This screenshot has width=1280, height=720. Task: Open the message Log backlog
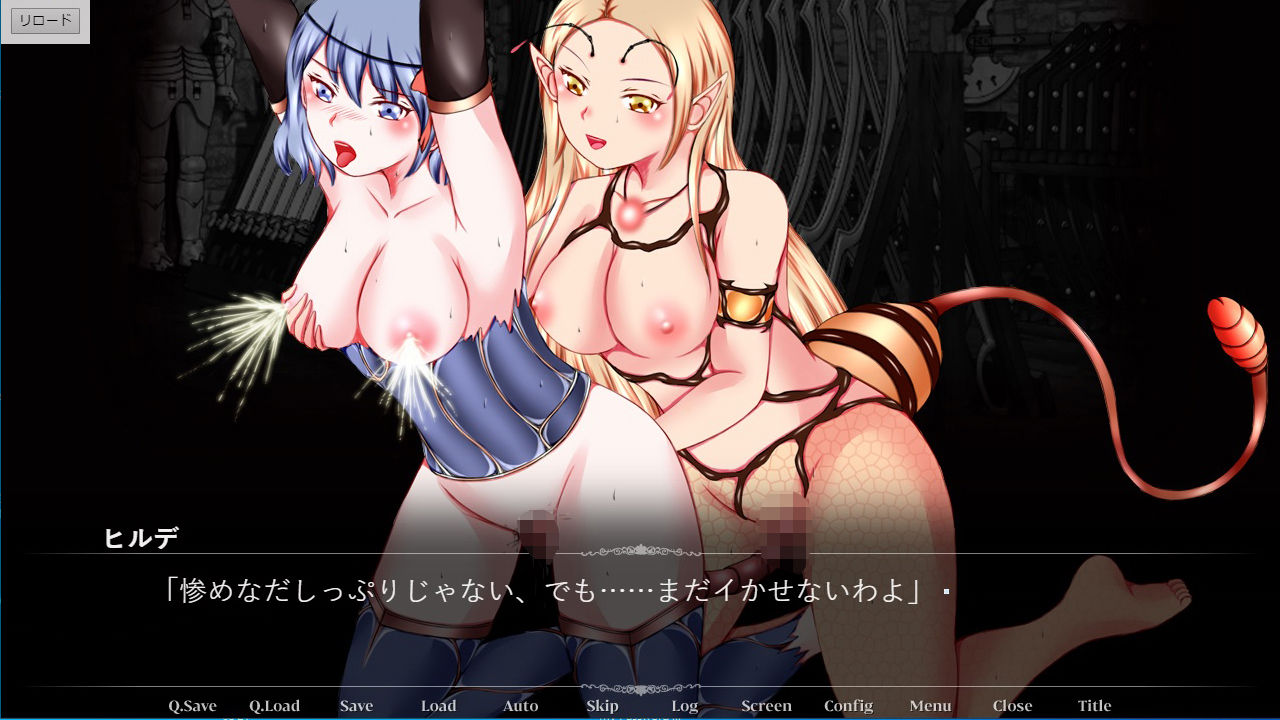[684, 705]
